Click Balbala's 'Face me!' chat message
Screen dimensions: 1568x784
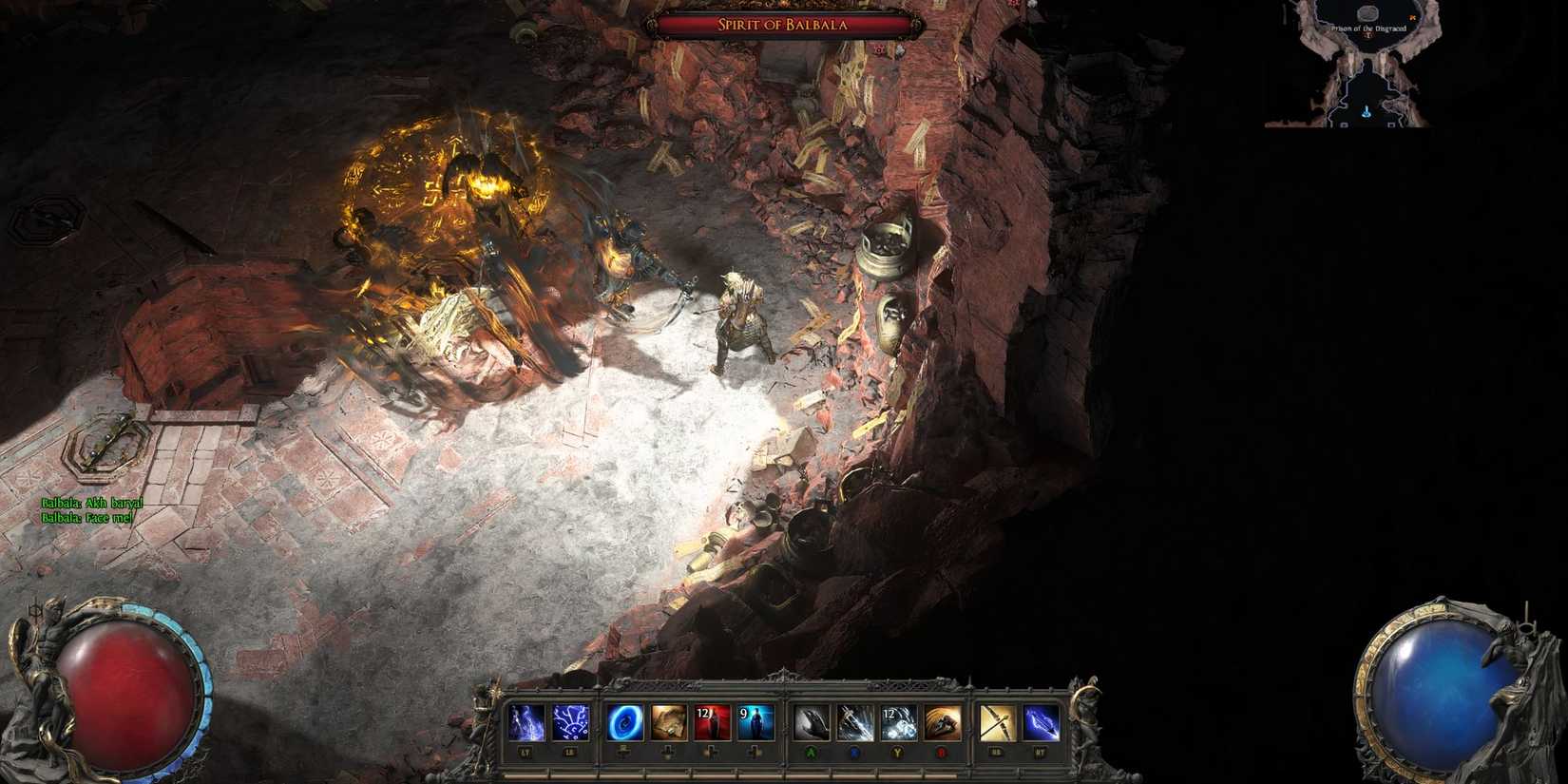[88, 518]
